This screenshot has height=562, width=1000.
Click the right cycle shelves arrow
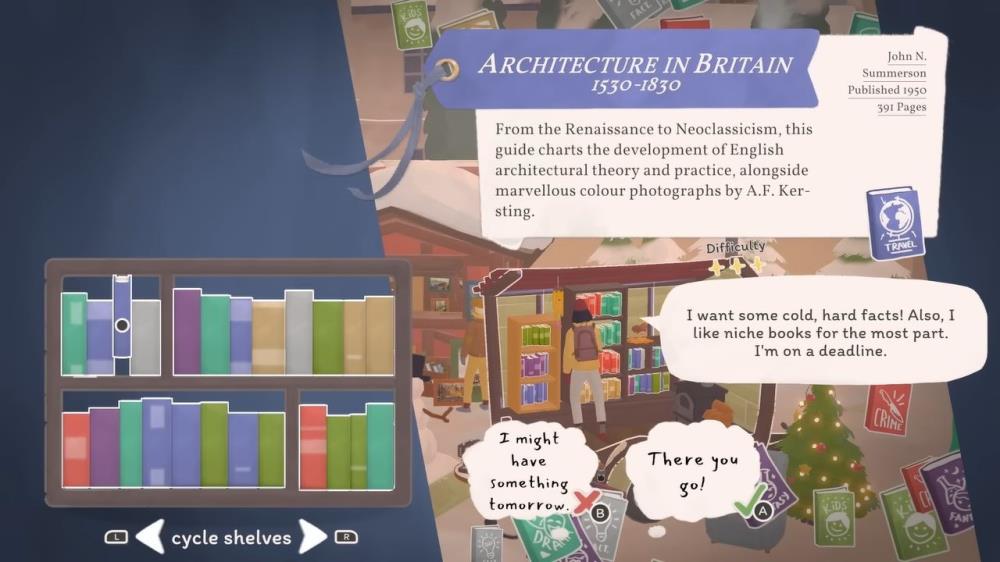pos(313,537)
